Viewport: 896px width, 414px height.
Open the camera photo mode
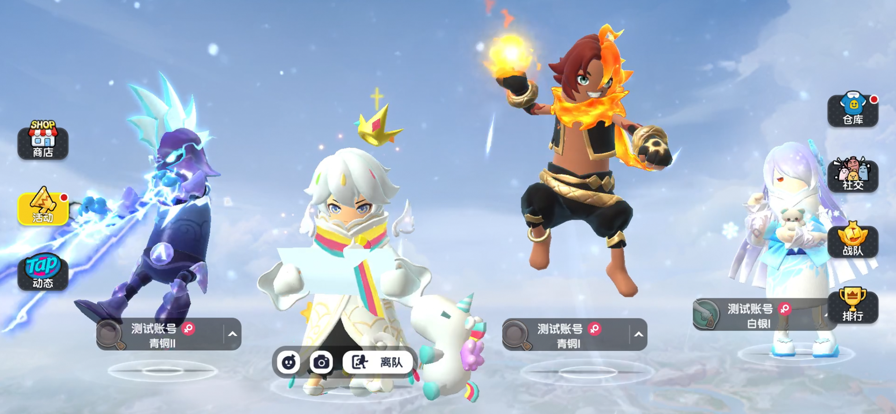tap(321, 362)
